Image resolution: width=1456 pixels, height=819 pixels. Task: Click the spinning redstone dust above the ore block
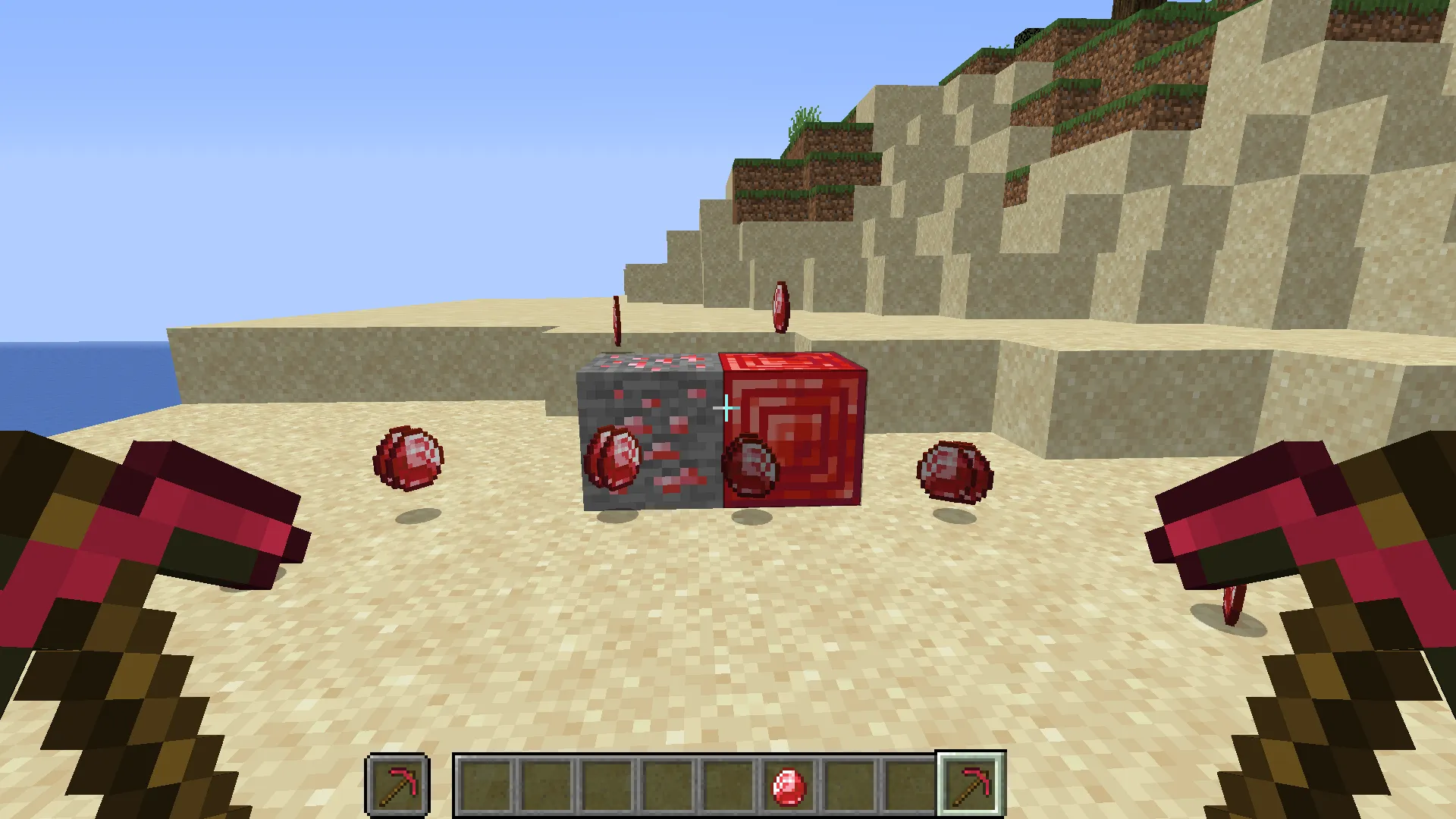(x=616, y=318)
